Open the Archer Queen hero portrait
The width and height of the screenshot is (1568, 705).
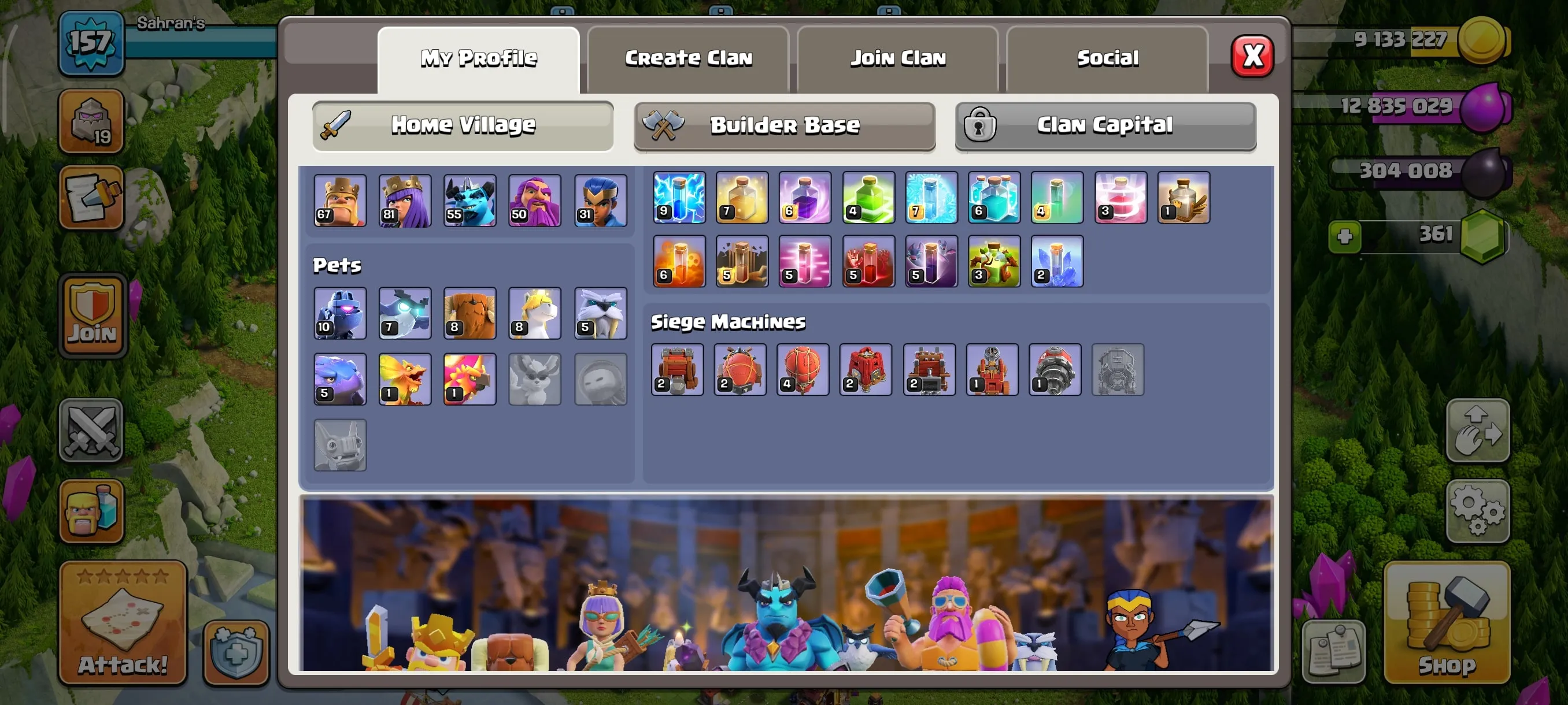click(404, 201)
